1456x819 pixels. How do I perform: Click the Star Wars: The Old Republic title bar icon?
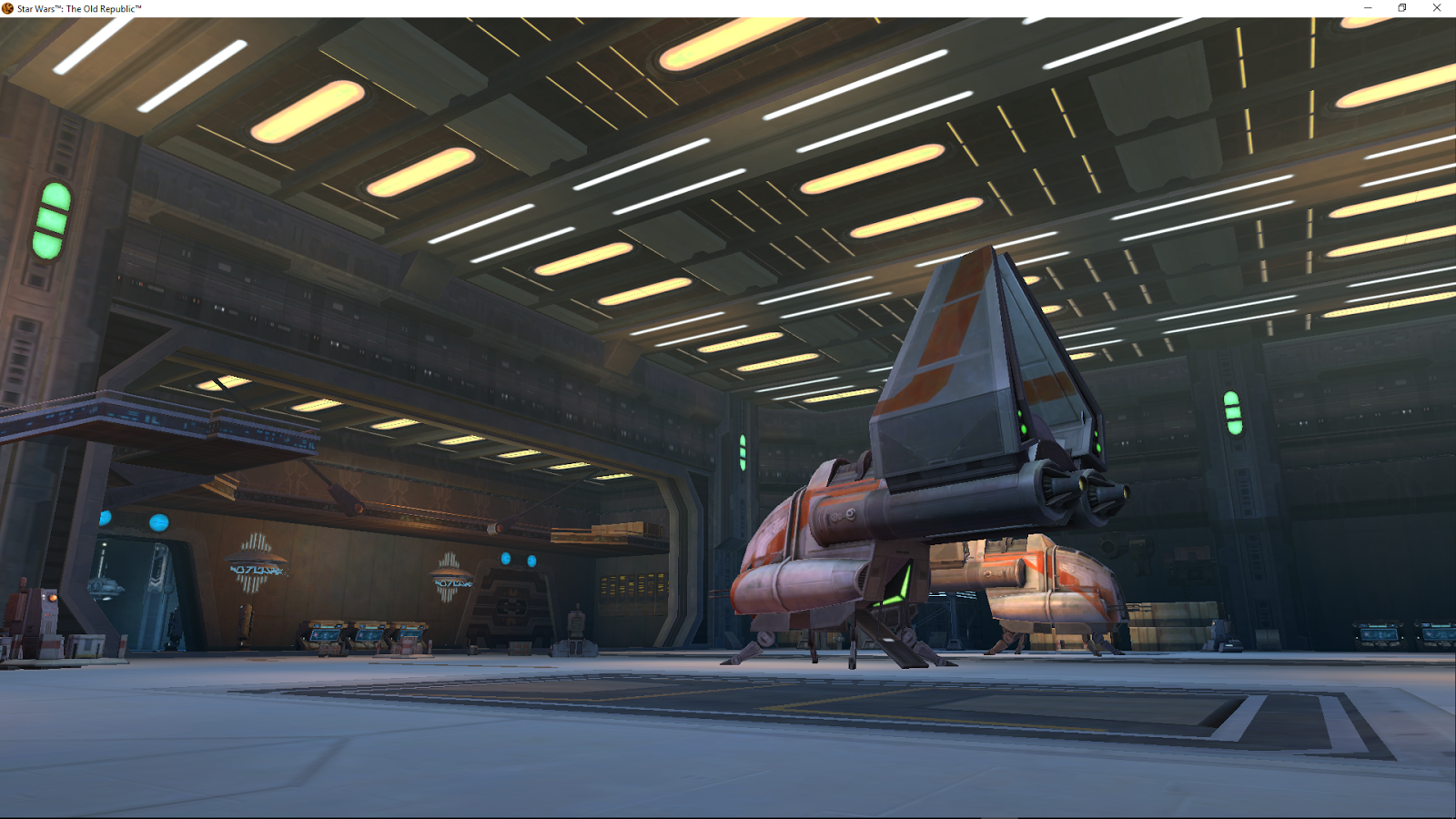coord(8,7)
